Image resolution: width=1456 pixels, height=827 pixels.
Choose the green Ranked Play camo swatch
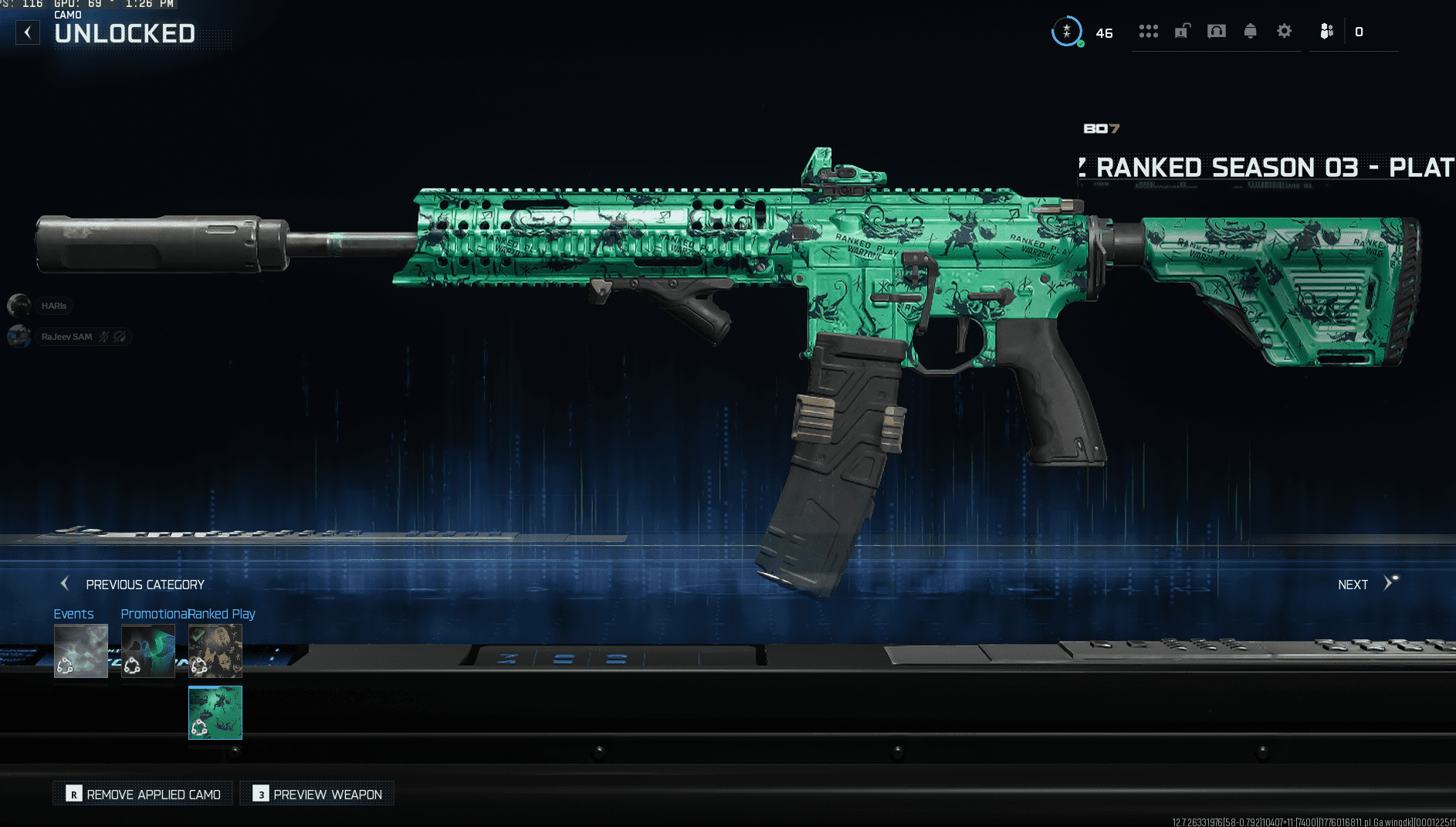(x=215, y=713)
